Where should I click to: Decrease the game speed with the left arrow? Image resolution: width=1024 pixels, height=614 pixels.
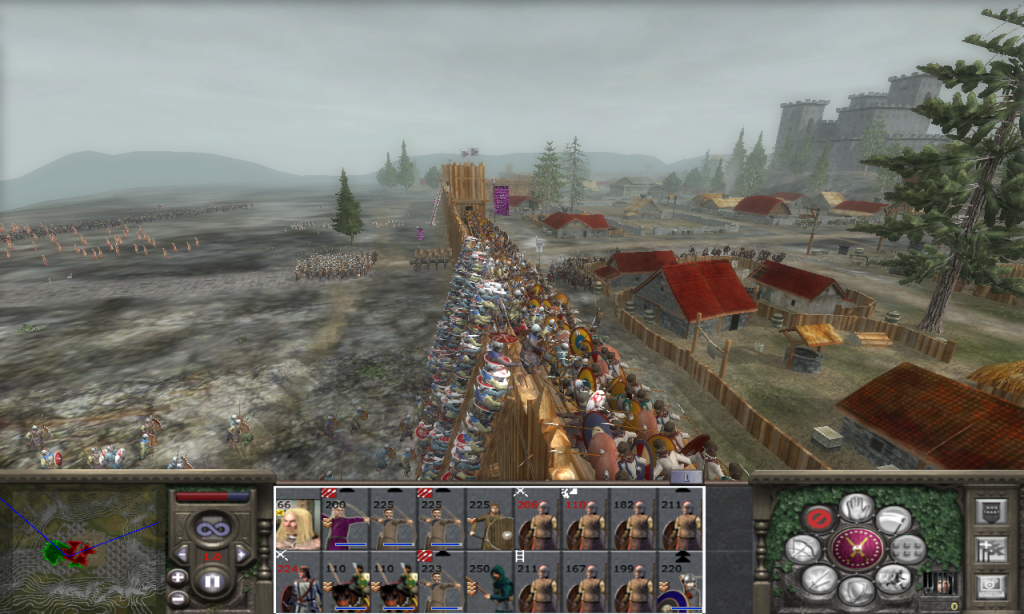coord(182,553)
